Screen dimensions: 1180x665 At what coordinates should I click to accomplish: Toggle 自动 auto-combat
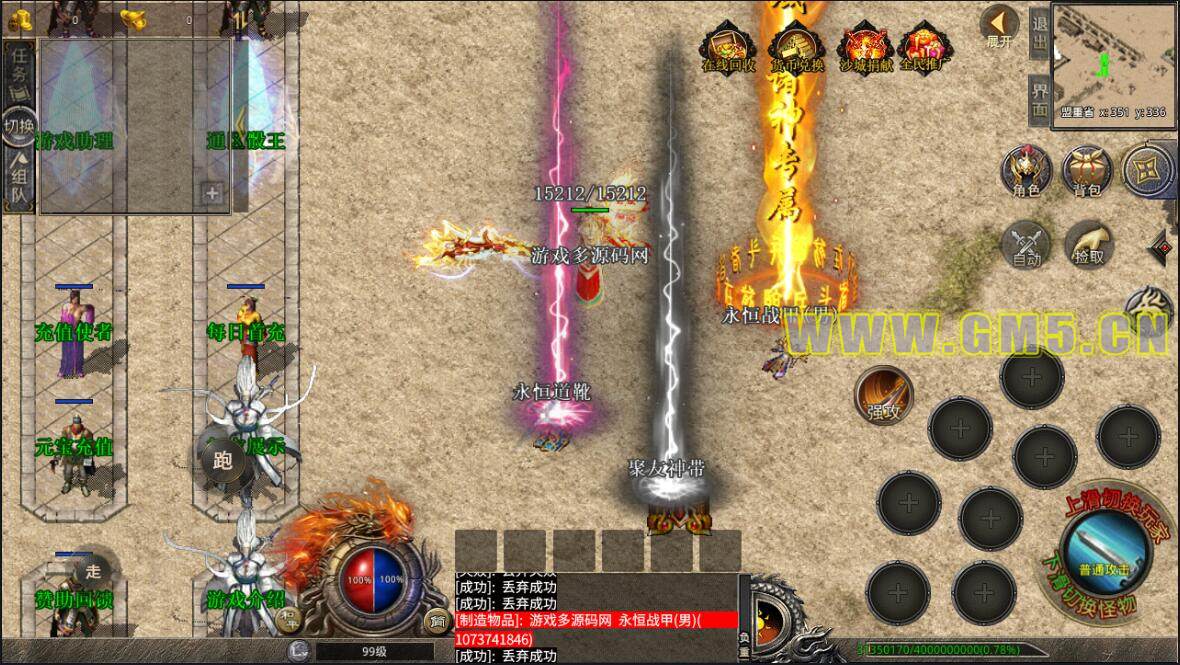(1026, 244)
